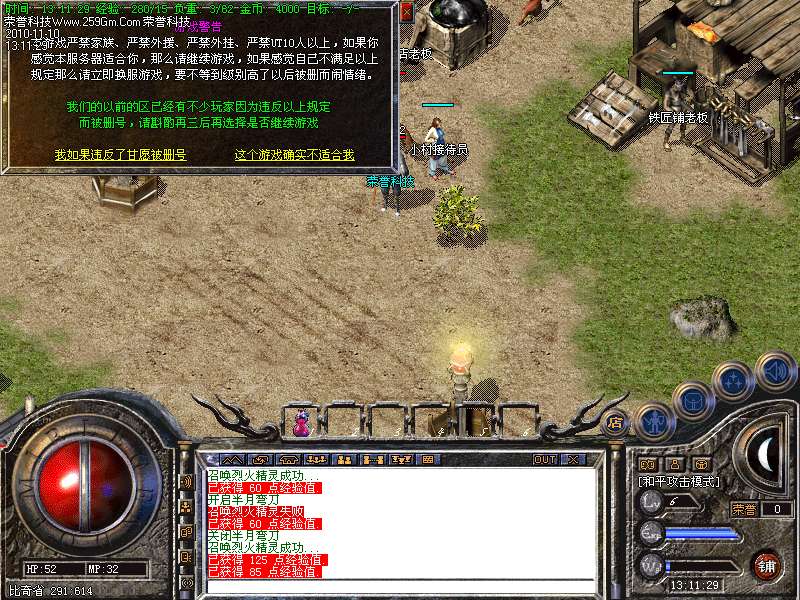
Task: Close the chat panel with its X button
Action: [573, 460]
